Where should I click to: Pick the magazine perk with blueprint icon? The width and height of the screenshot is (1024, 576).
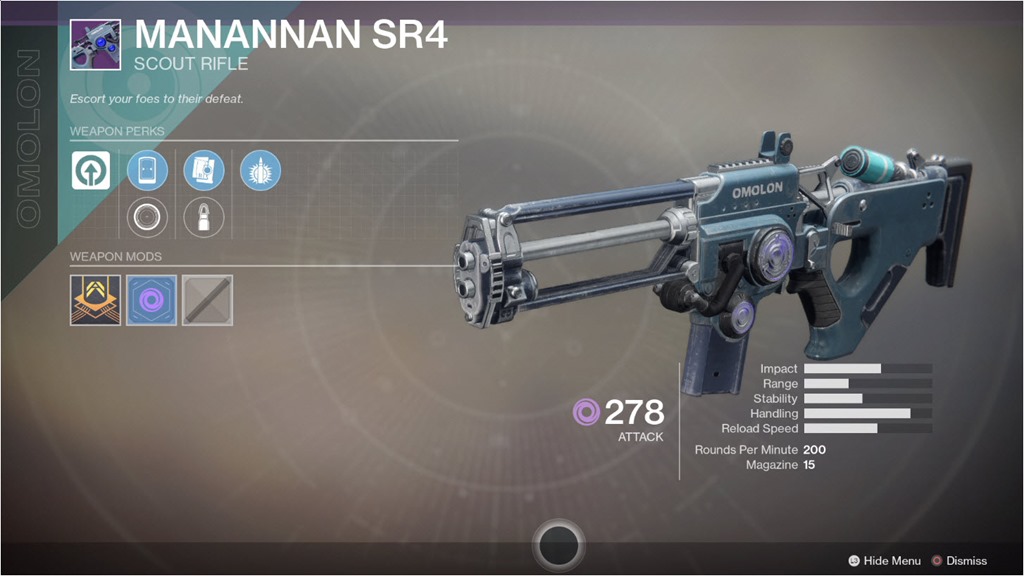(204, 171)
